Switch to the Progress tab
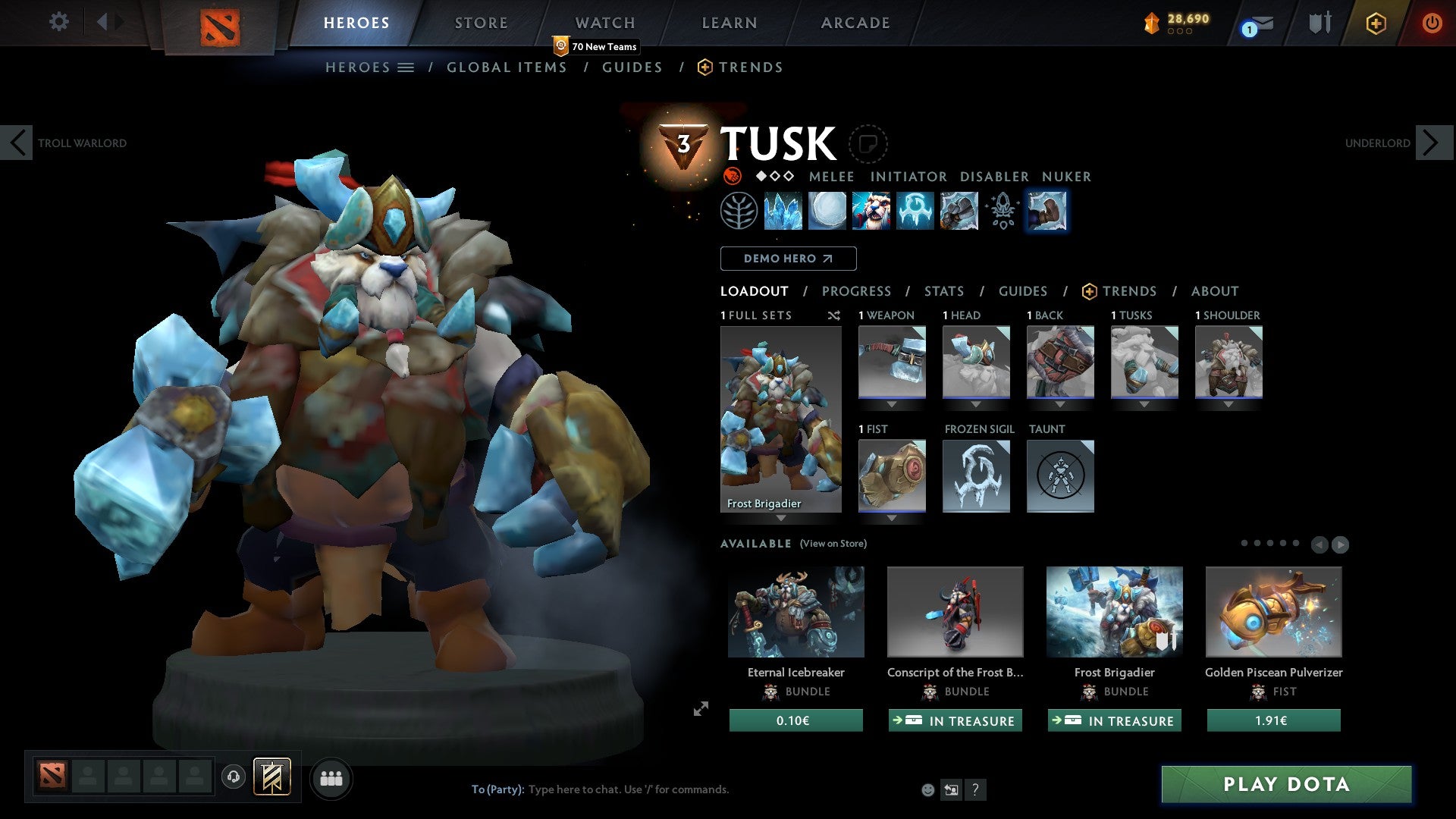 pos(857,291)
